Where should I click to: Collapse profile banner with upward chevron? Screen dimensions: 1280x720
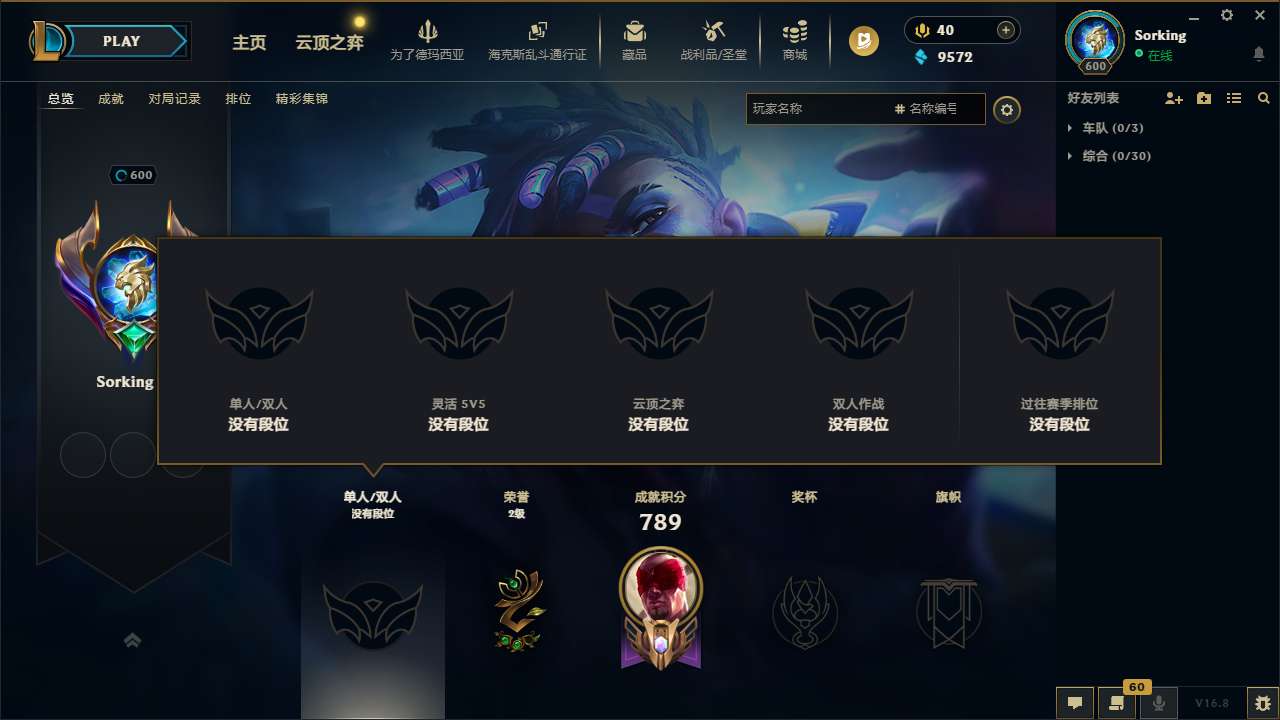[x=133, y=640]
